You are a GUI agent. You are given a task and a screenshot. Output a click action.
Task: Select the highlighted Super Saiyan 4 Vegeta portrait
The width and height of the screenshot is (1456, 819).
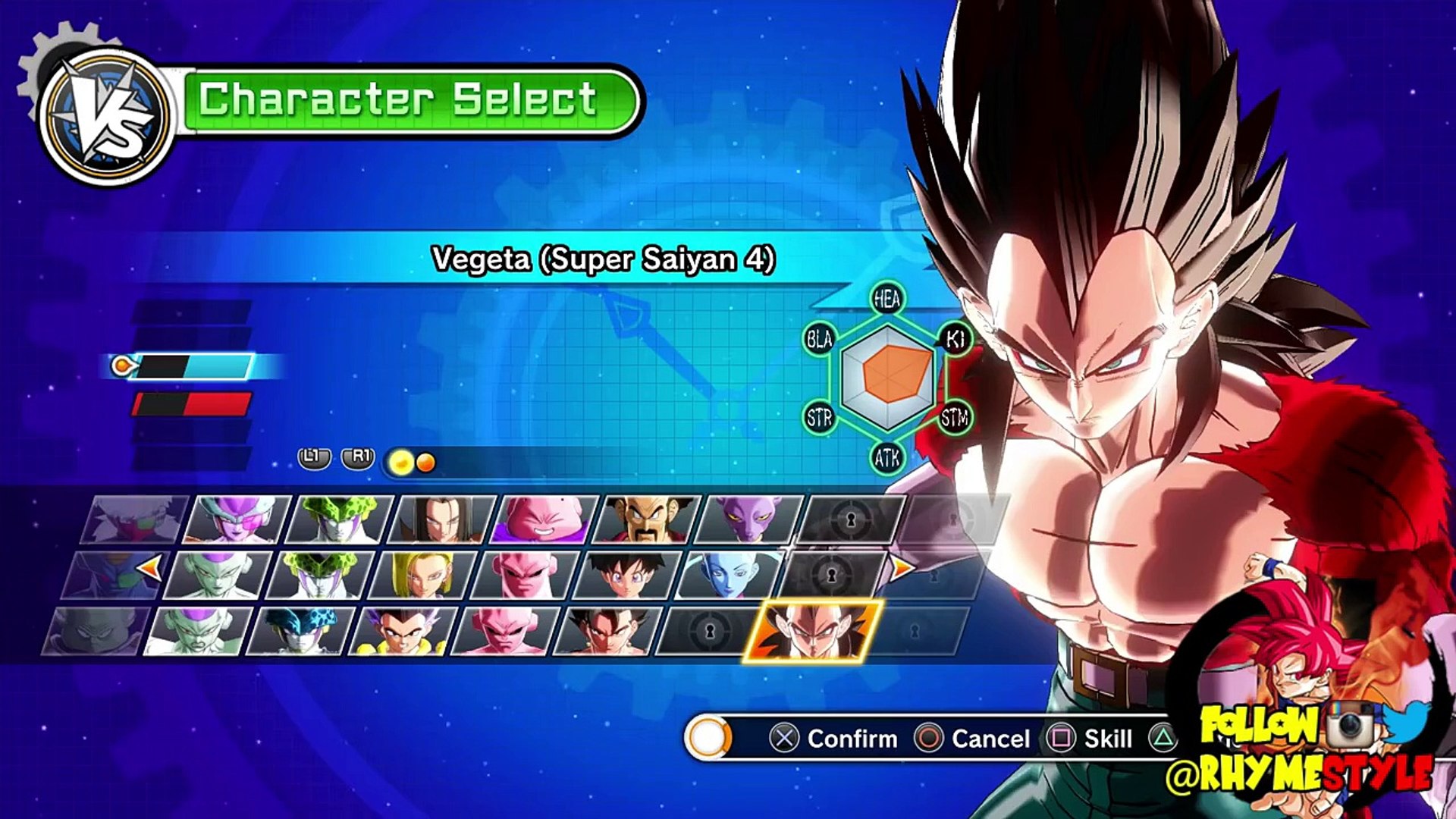tap(813, 631)
